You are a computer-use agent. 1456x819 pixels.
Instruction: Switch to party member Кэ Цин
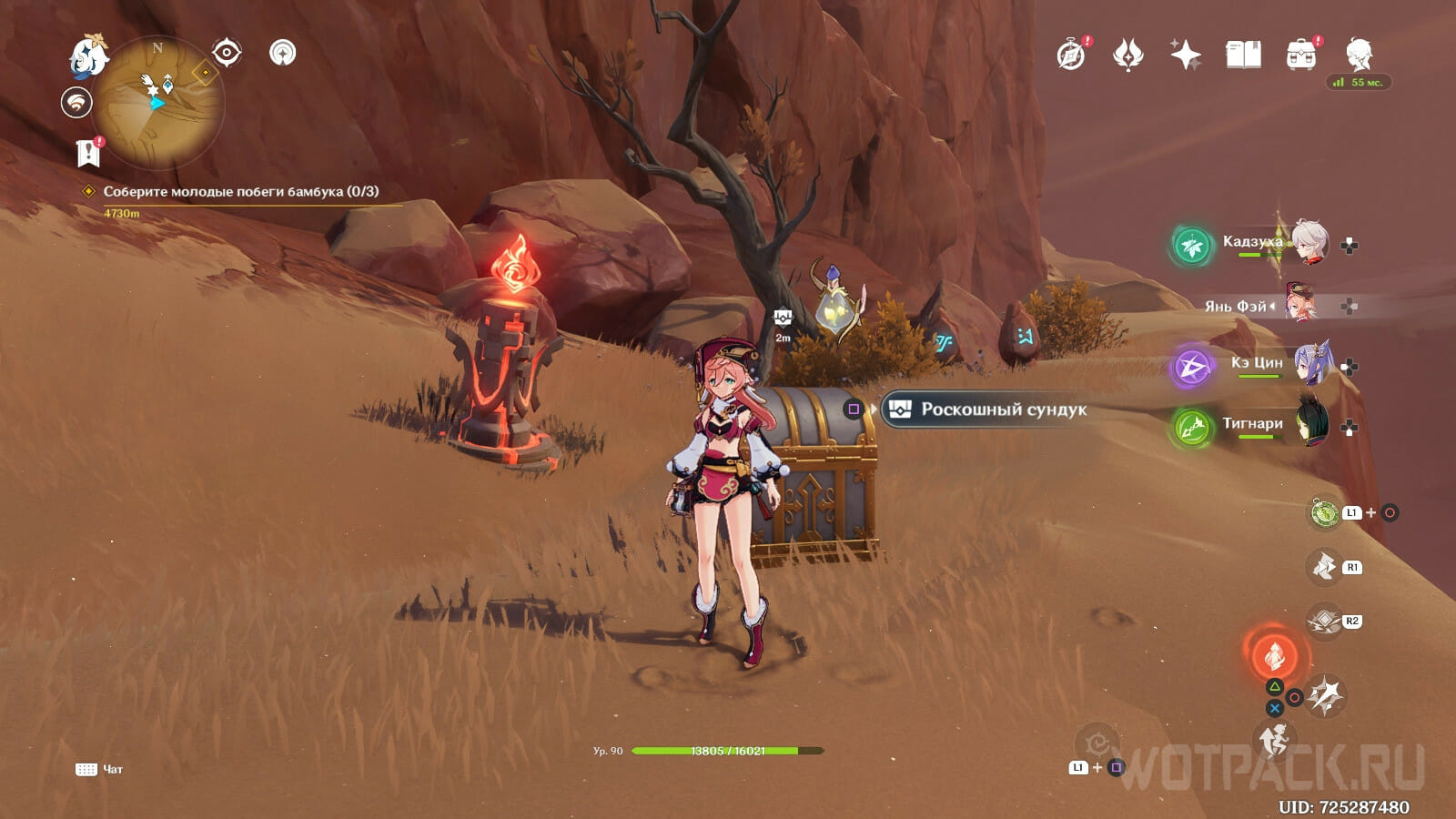pos(1256,365)
